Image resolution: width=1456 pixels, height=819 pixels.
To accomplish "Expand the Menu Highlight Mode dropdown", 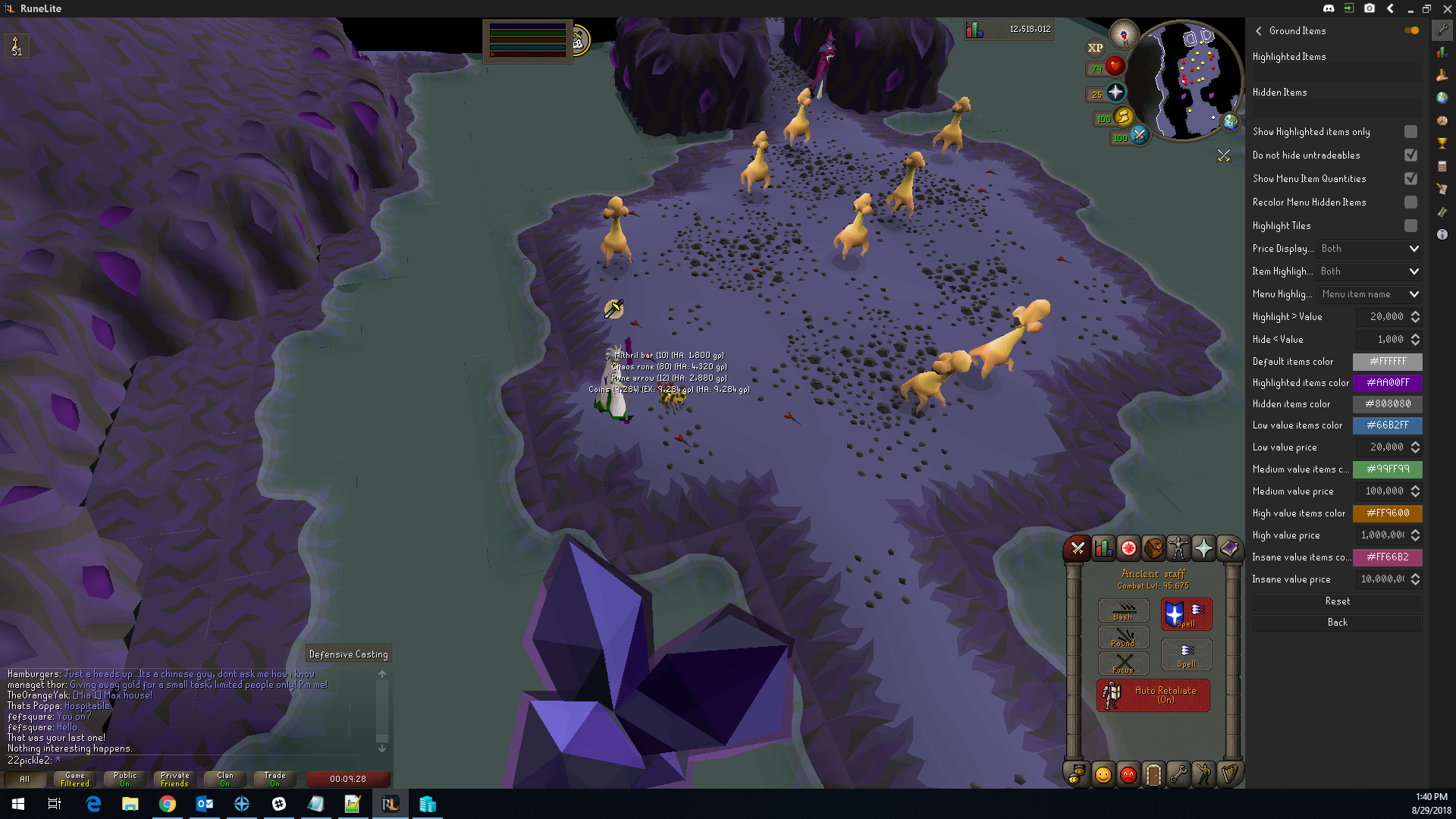I will [1369, 293].
